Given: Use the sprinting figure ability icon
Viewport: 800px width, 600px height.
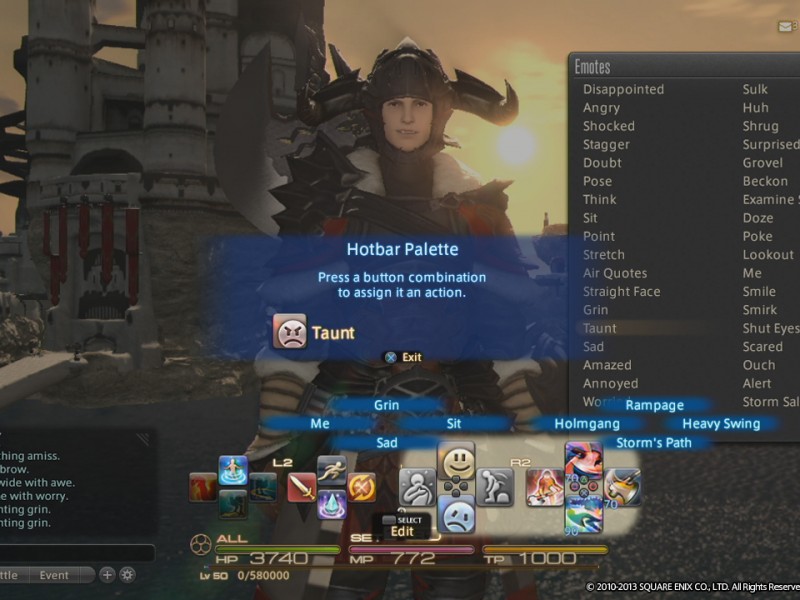Looking at the screenshot, I should 332,470.
